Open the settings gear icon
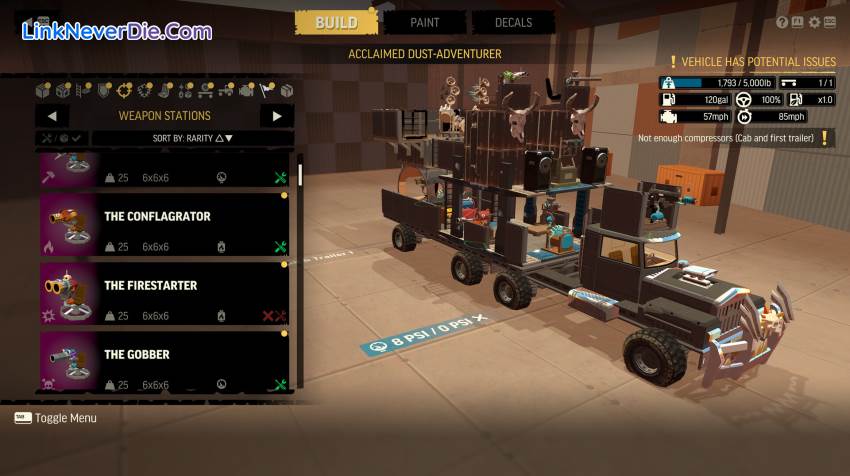 pyautogui.click(x=814, y=22)
